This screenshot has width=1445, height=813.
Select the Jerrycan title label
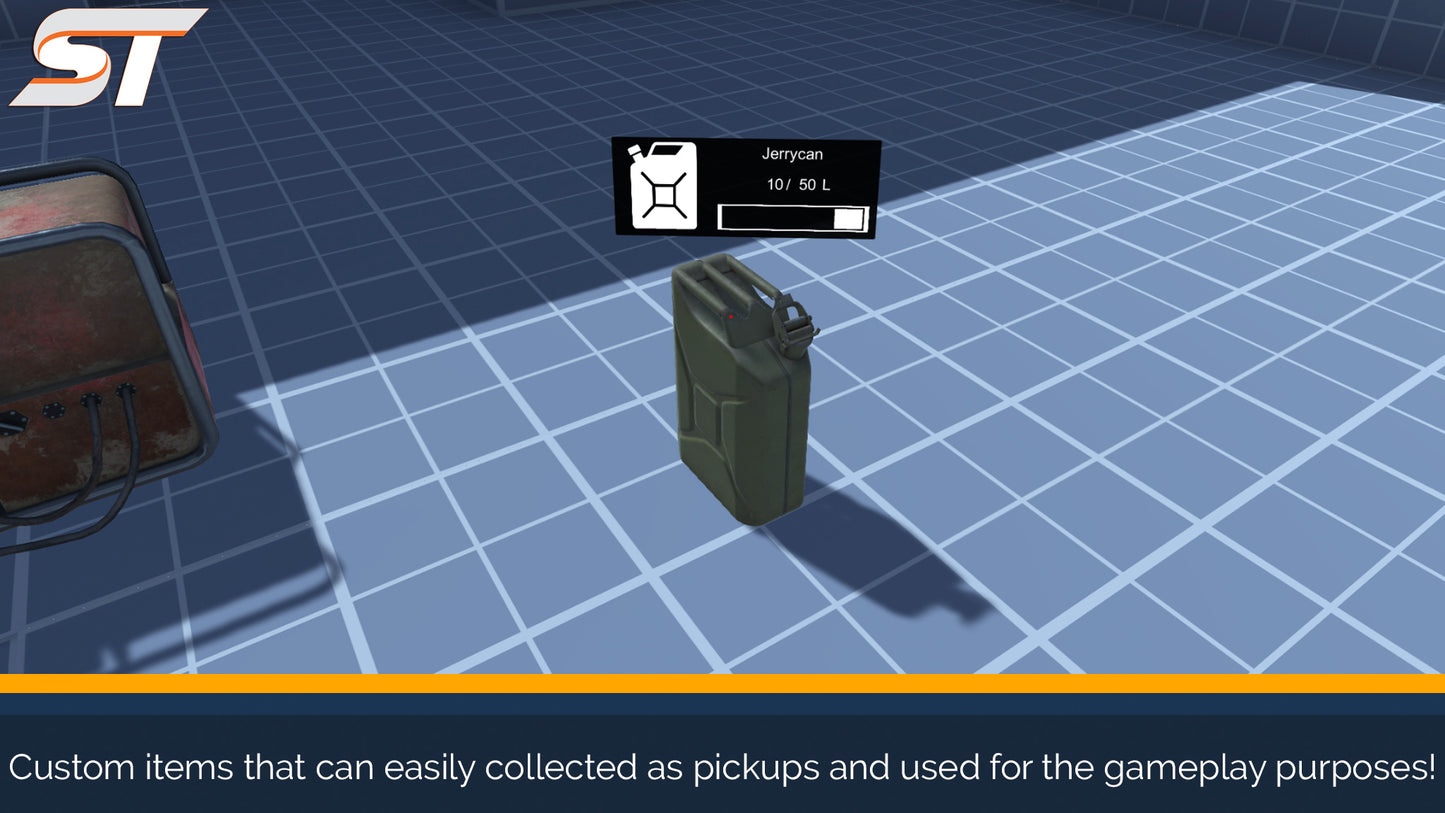pyautogui.click(x=793, y=154)
